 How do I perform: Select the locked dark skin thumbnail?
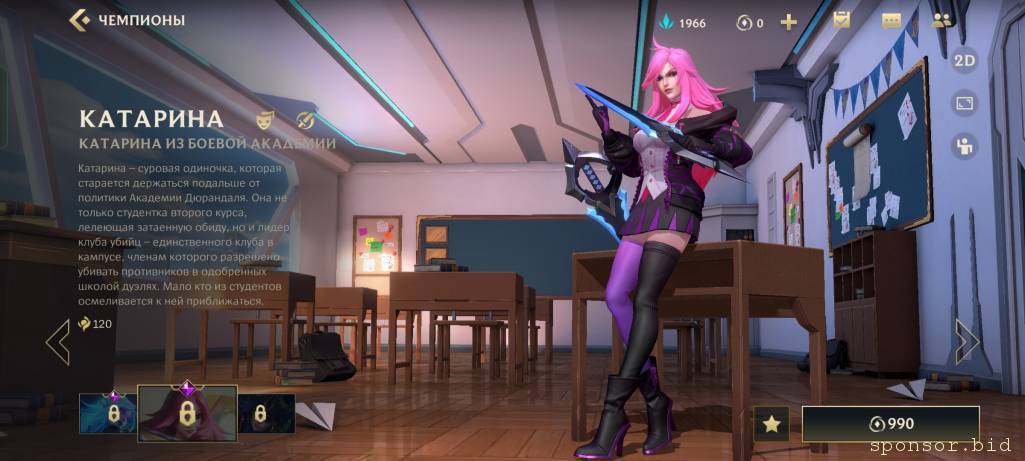[265, 412]
